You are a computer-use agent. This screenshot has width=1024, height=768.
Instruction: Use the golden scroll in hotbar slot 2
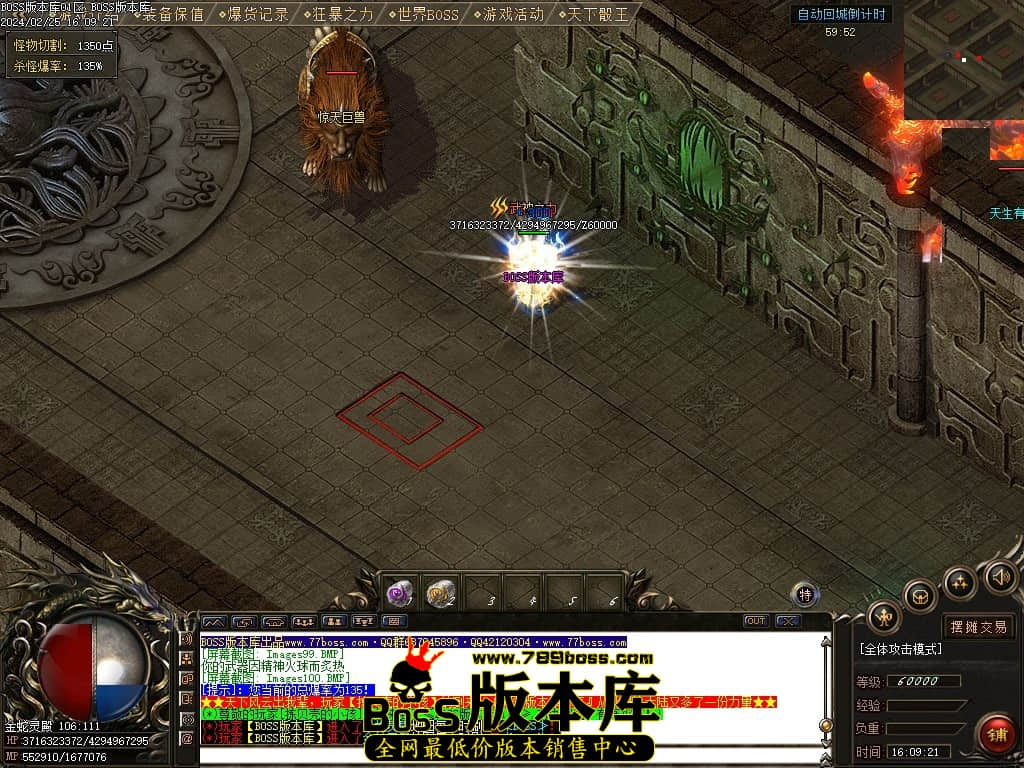click(x=441, y=593)
